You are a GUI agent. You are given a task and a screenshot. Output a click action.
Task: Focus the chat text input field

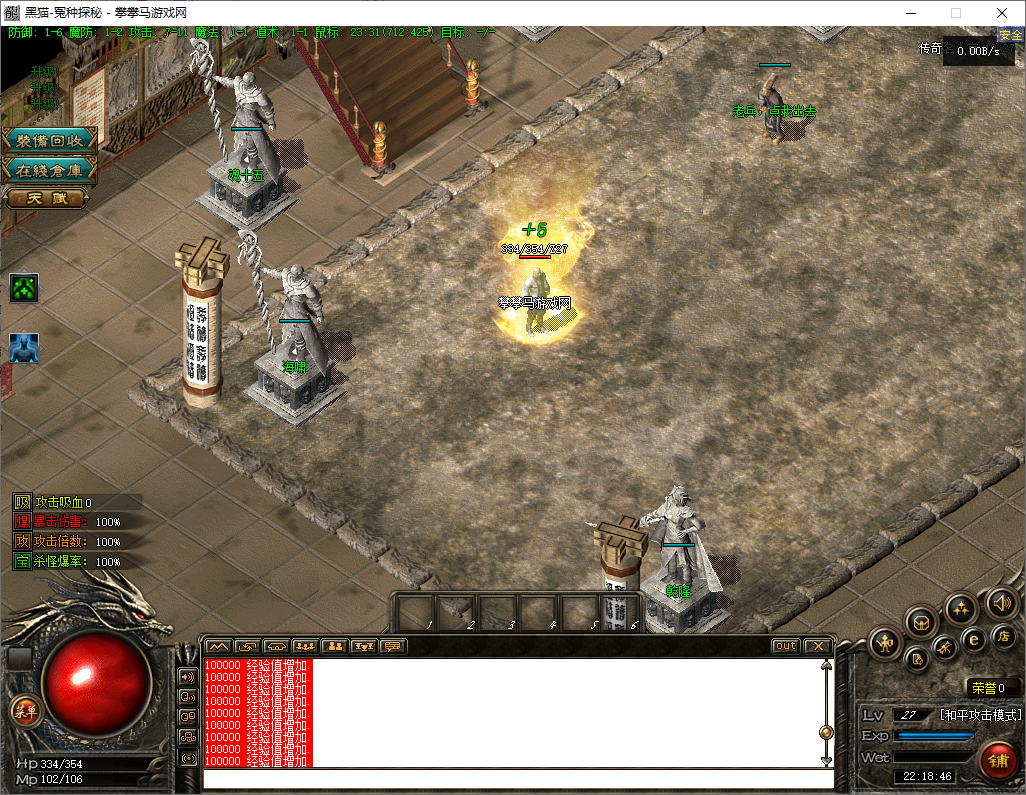point(518,778)
